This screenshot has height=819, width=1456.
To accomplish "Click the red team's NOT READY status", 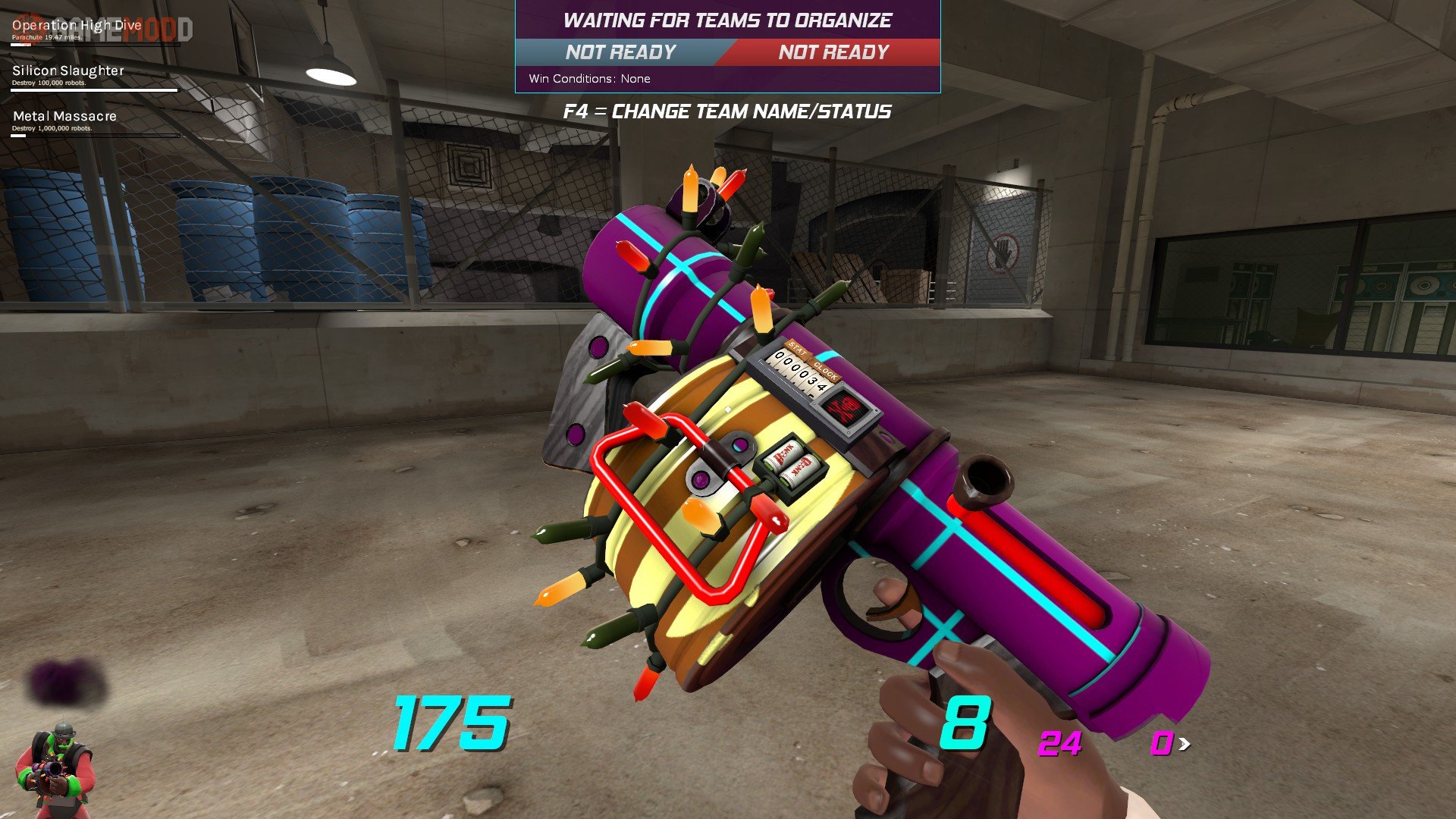I will [833, 52].
